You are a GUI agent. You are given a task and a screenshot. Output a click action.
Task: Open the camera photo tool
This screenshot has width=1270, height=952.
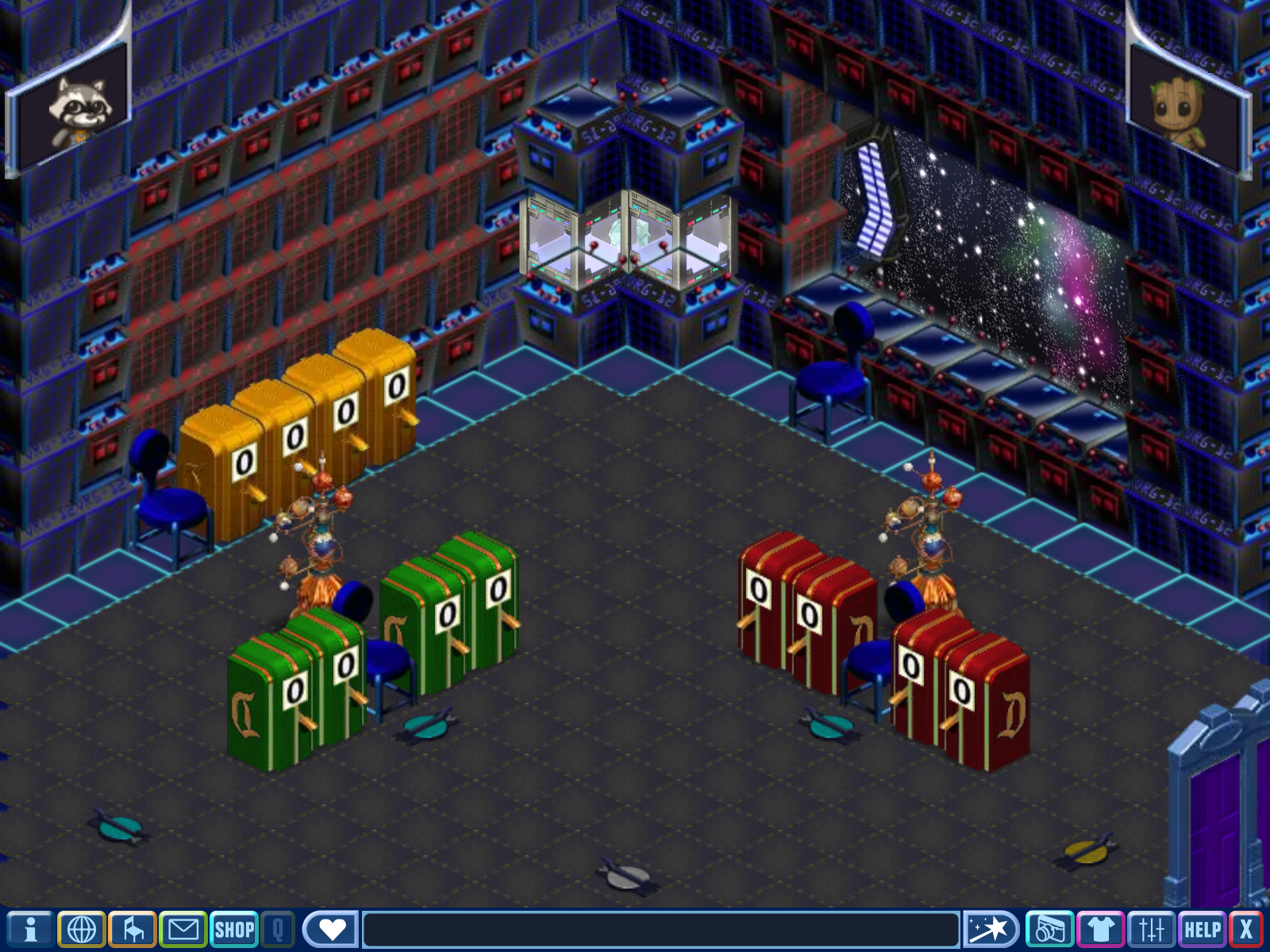click(x=1049, y=929)
